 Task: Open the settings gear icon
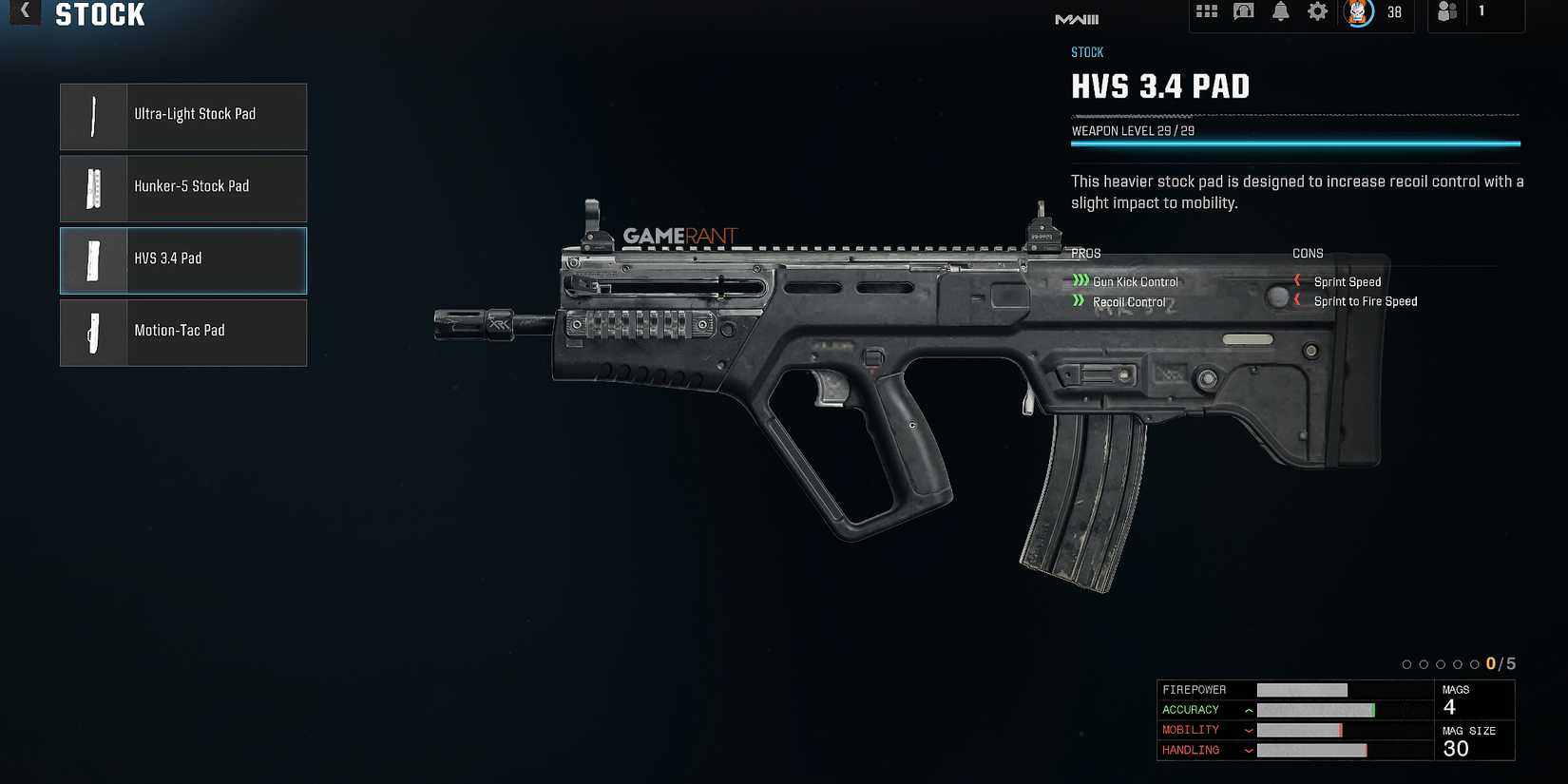(x=1316, y=12)
